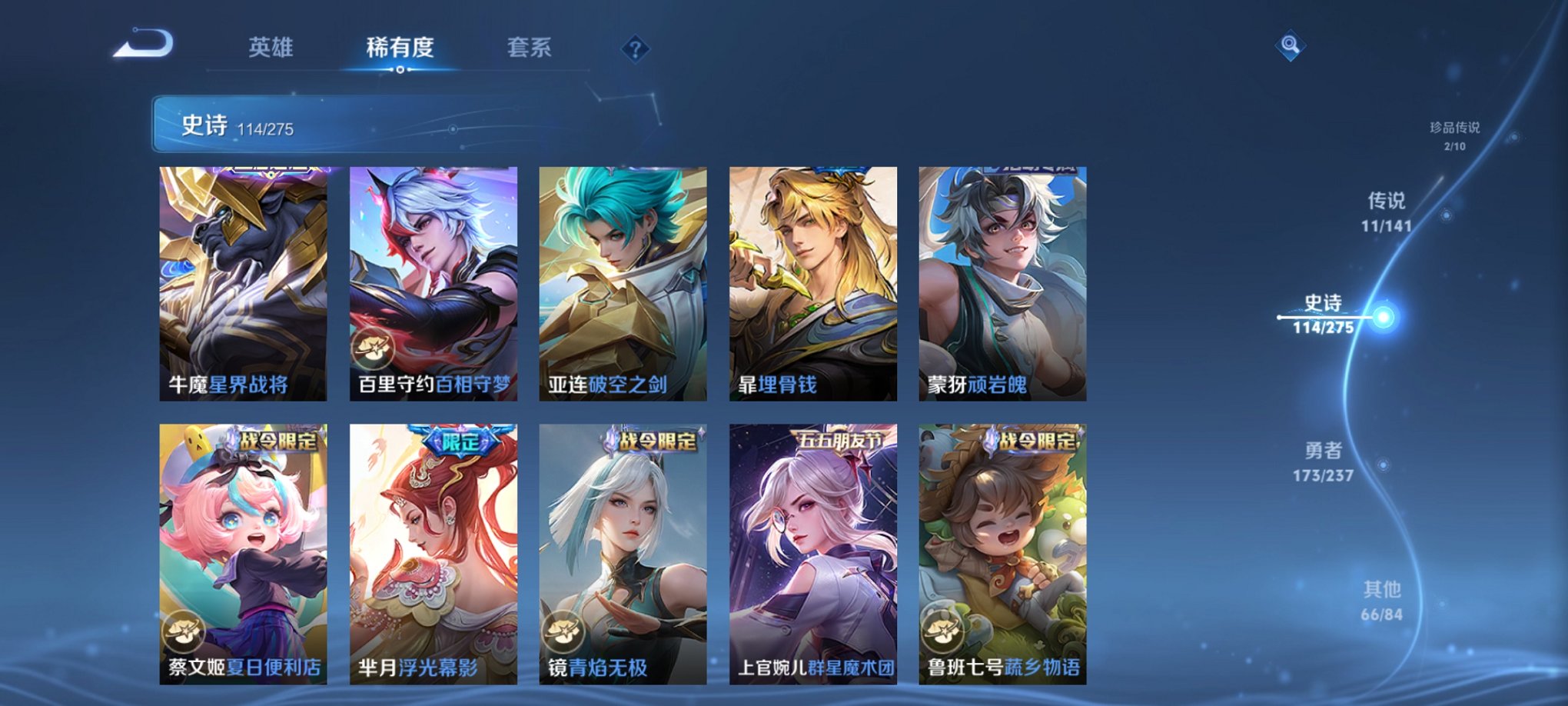Image resolution: width=1568 pixels, height=706 pixels.
Task: Open search with the magnifier icon
Action: 1291,46
